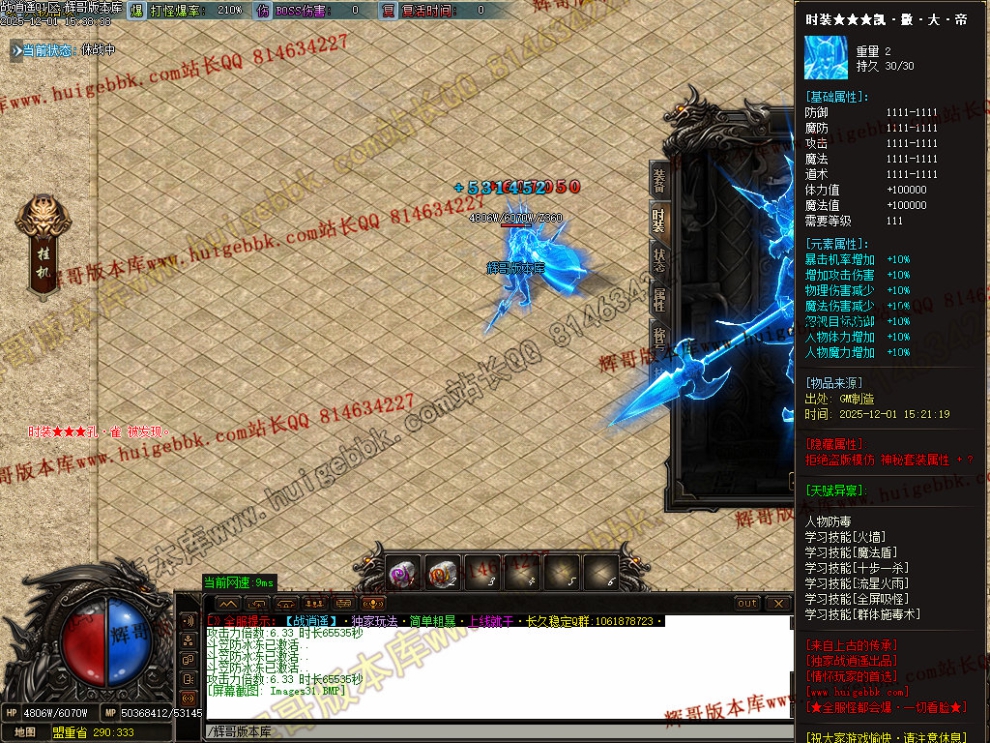This screenshot has width=990, height=743.
Task: Toggle the speaker icon on chat sidebar
Action: click(x=189, y=620)
